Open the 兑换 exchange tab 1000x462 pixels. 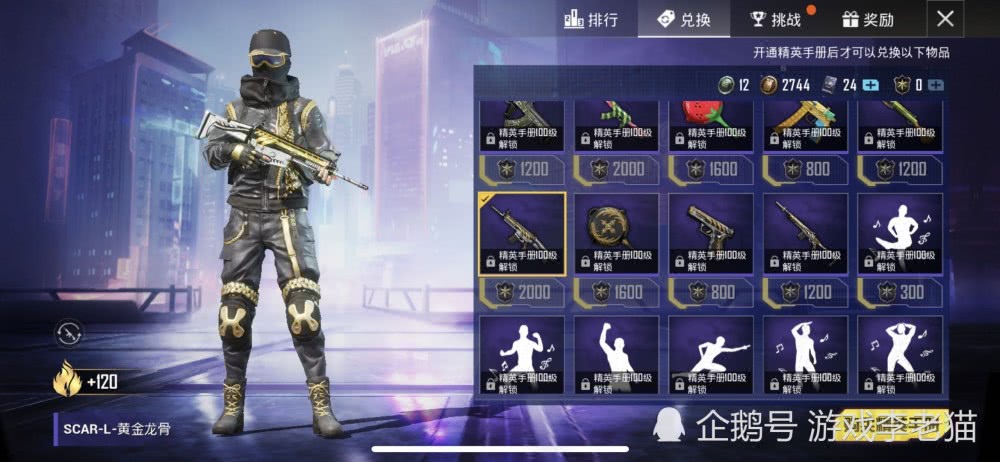coord(685,19)
